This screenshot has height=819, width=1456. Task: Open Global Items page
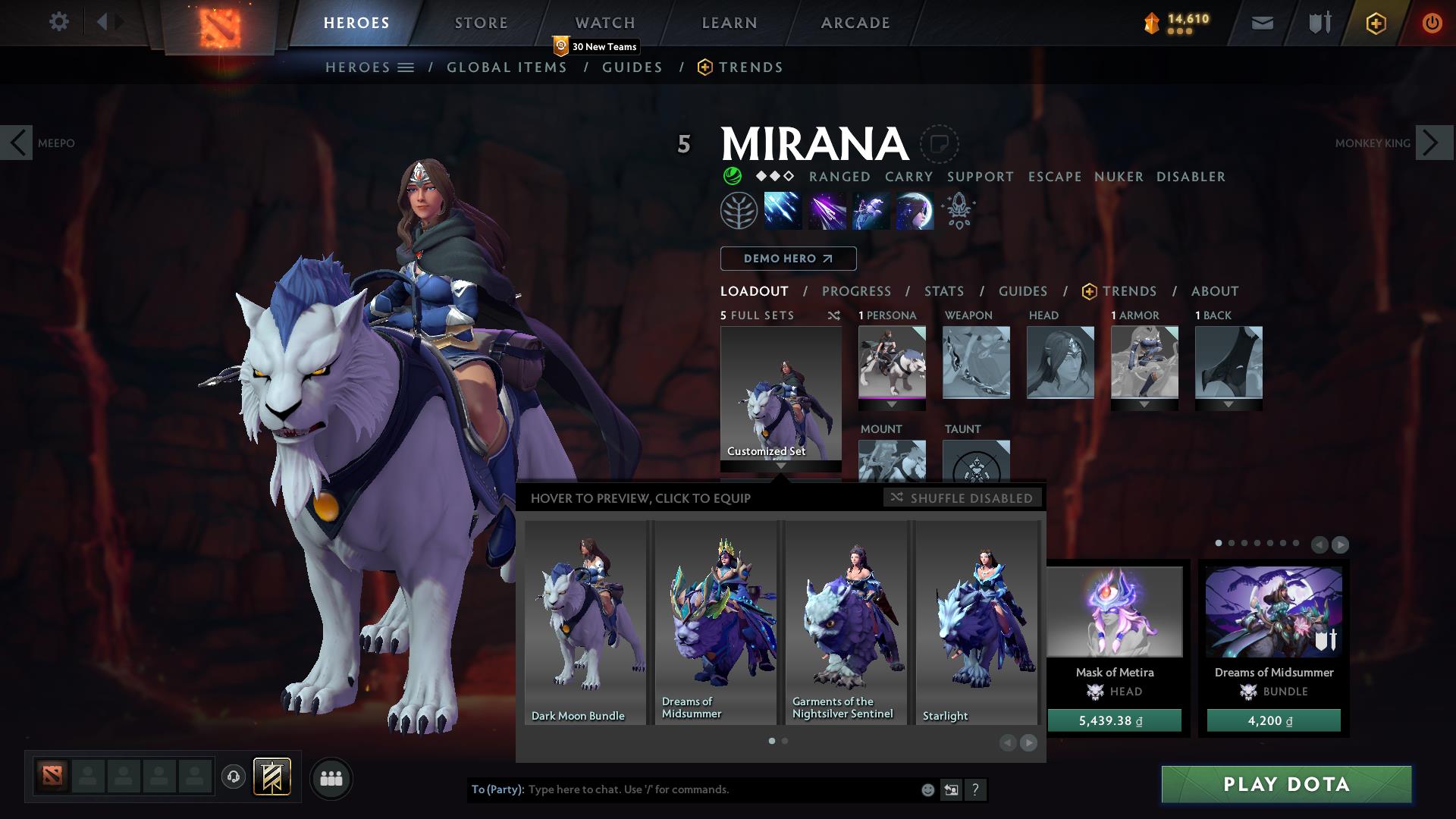[x=507, y=67]
